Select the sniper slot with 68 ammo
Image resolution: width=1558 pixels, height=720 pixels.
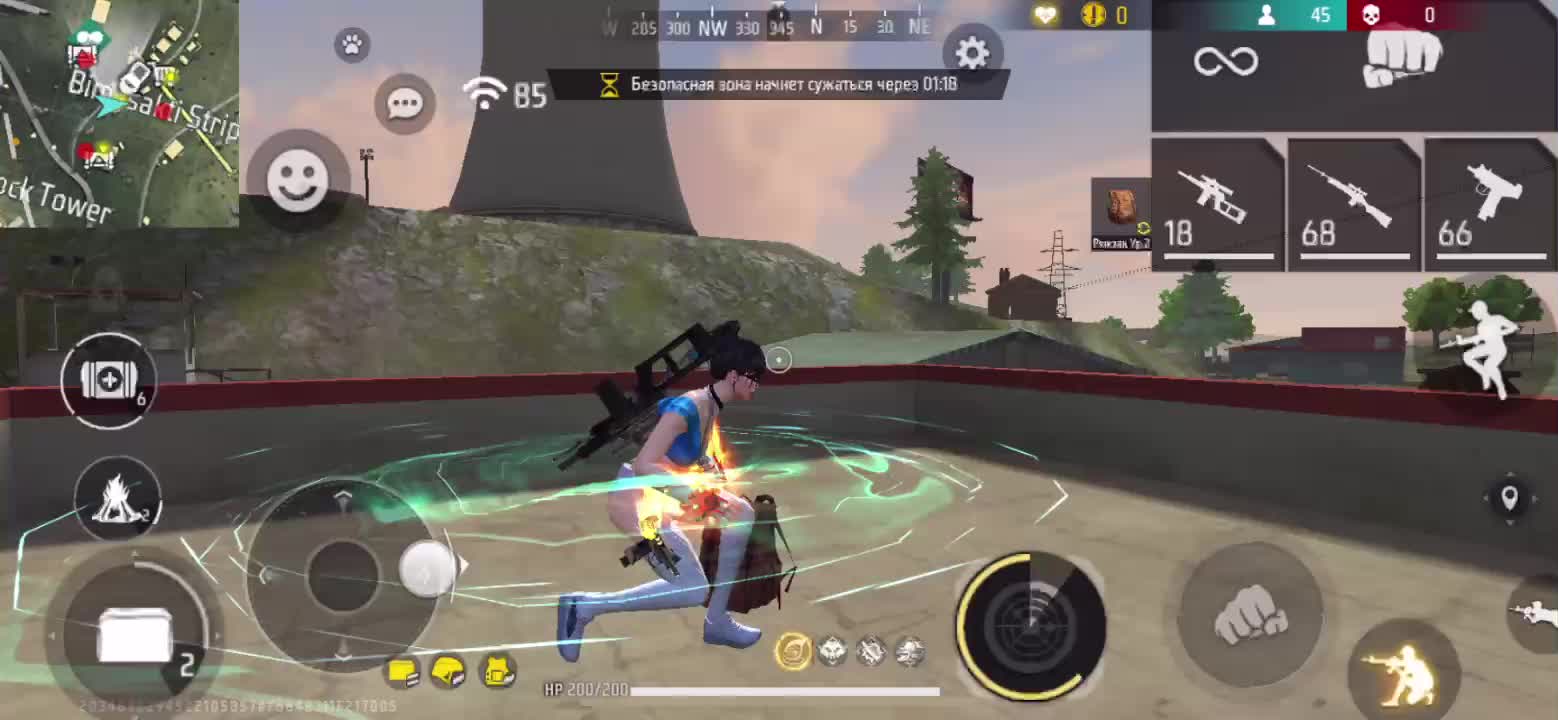tap(1353, 205)
